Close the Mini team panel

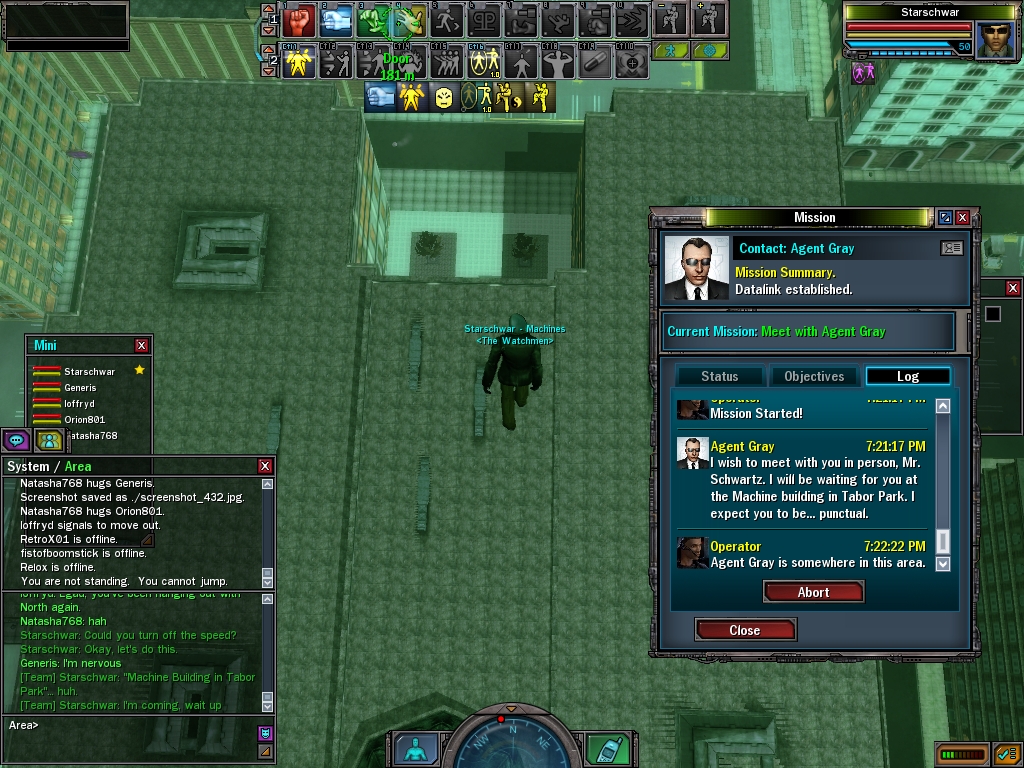(142, 345)
